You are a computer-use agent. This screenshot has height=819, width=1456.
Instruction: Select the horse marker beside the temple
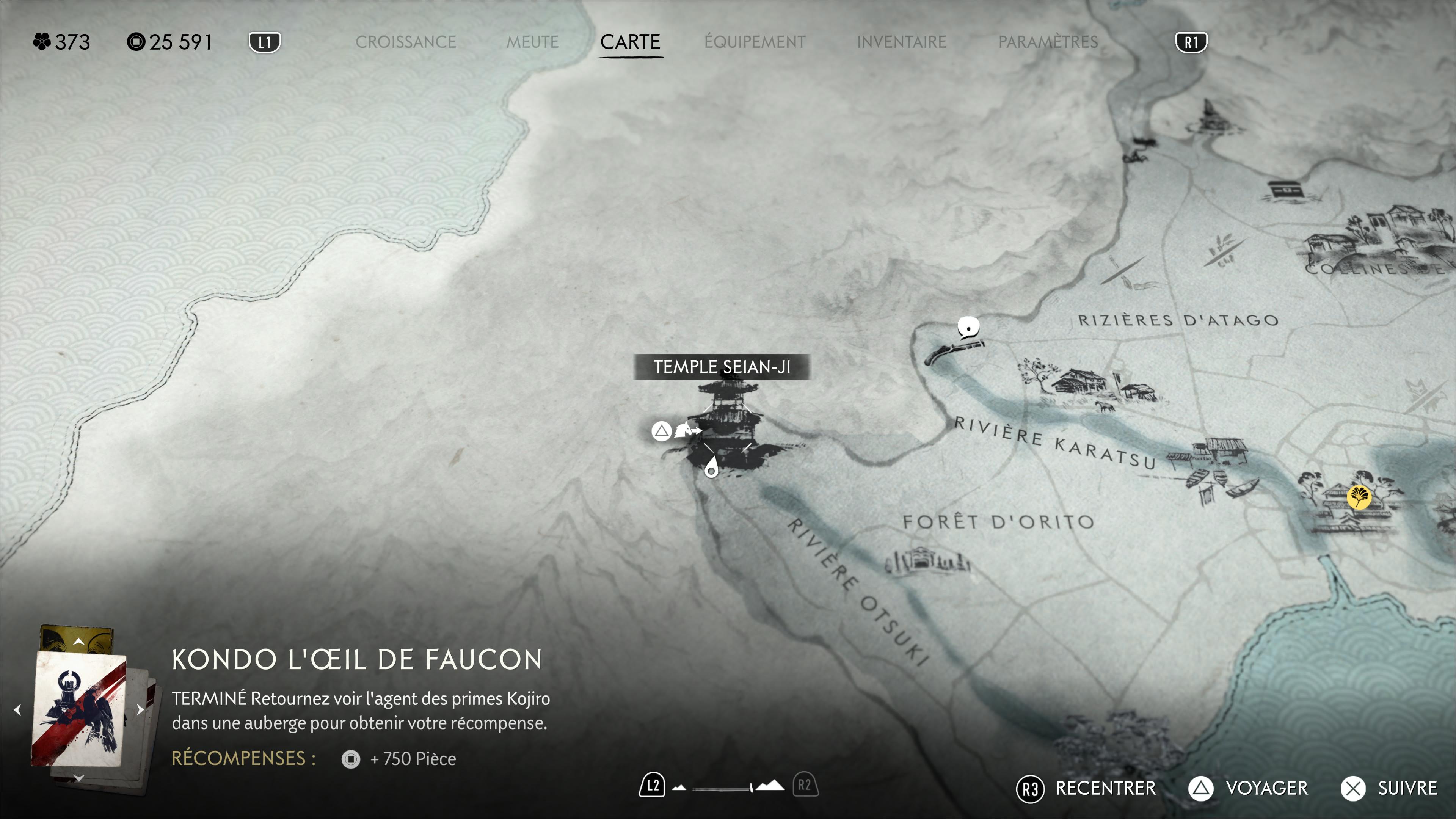click(686, 431)
